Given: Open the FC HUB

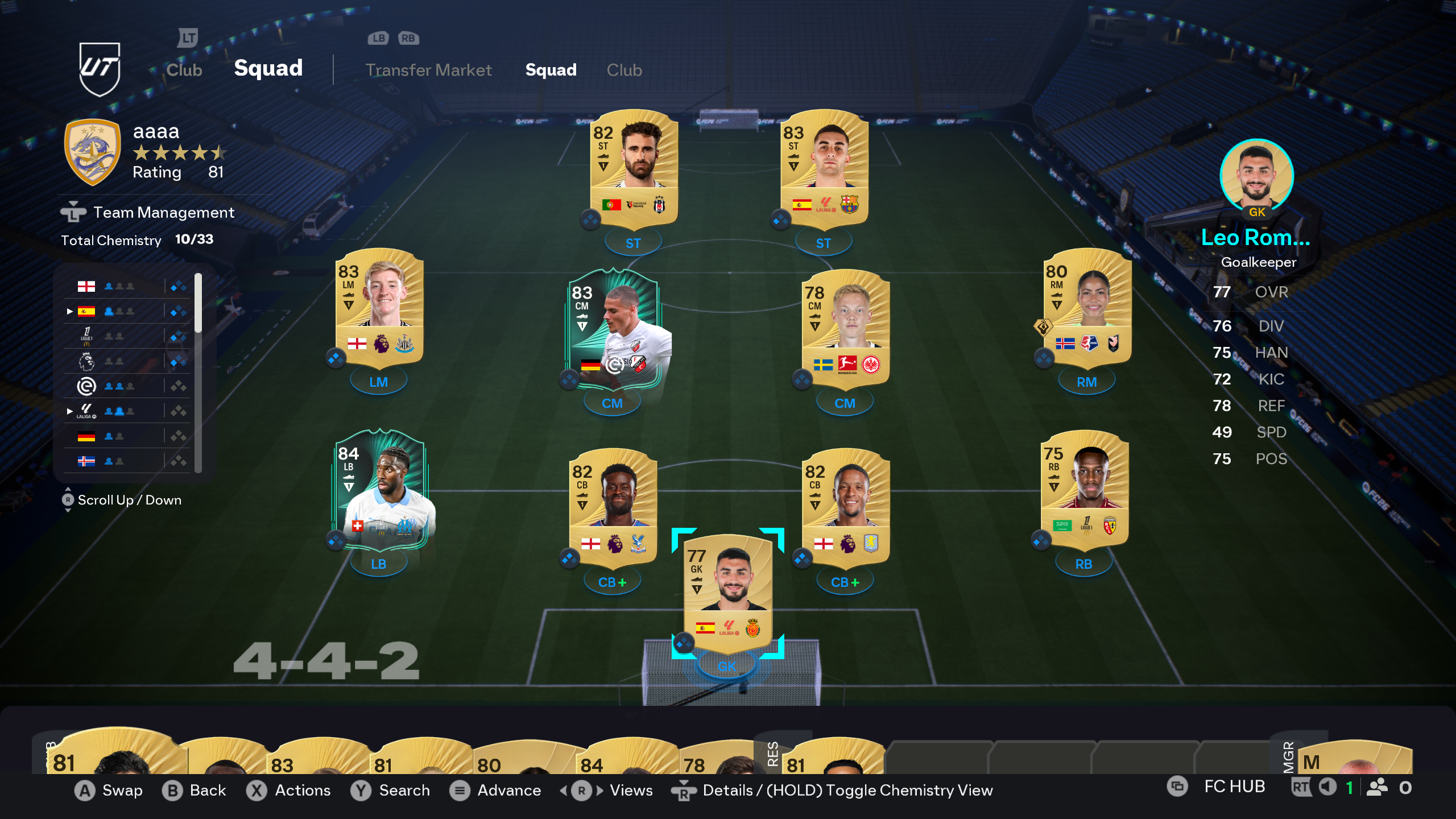Looking at the screenshot, I should coord(1234,787).
